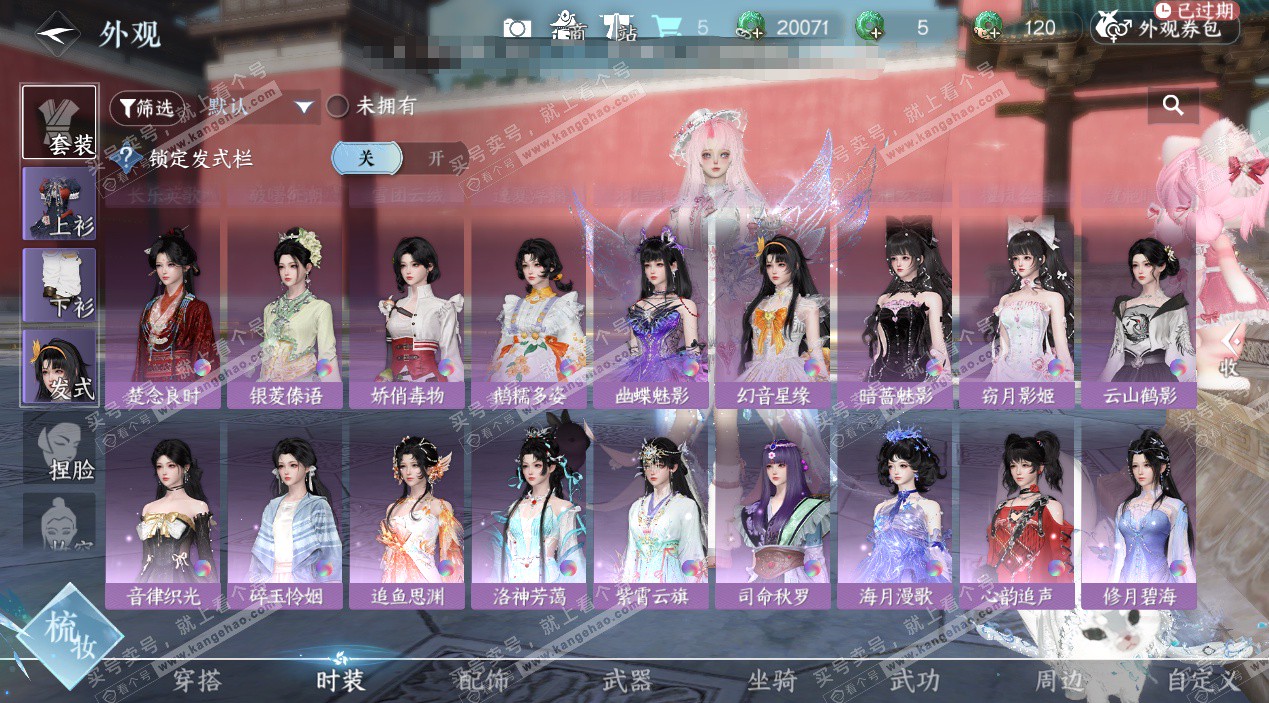Switch to the 穿搭 bottom tab
Screen dimensions: 1269x703
197,681
